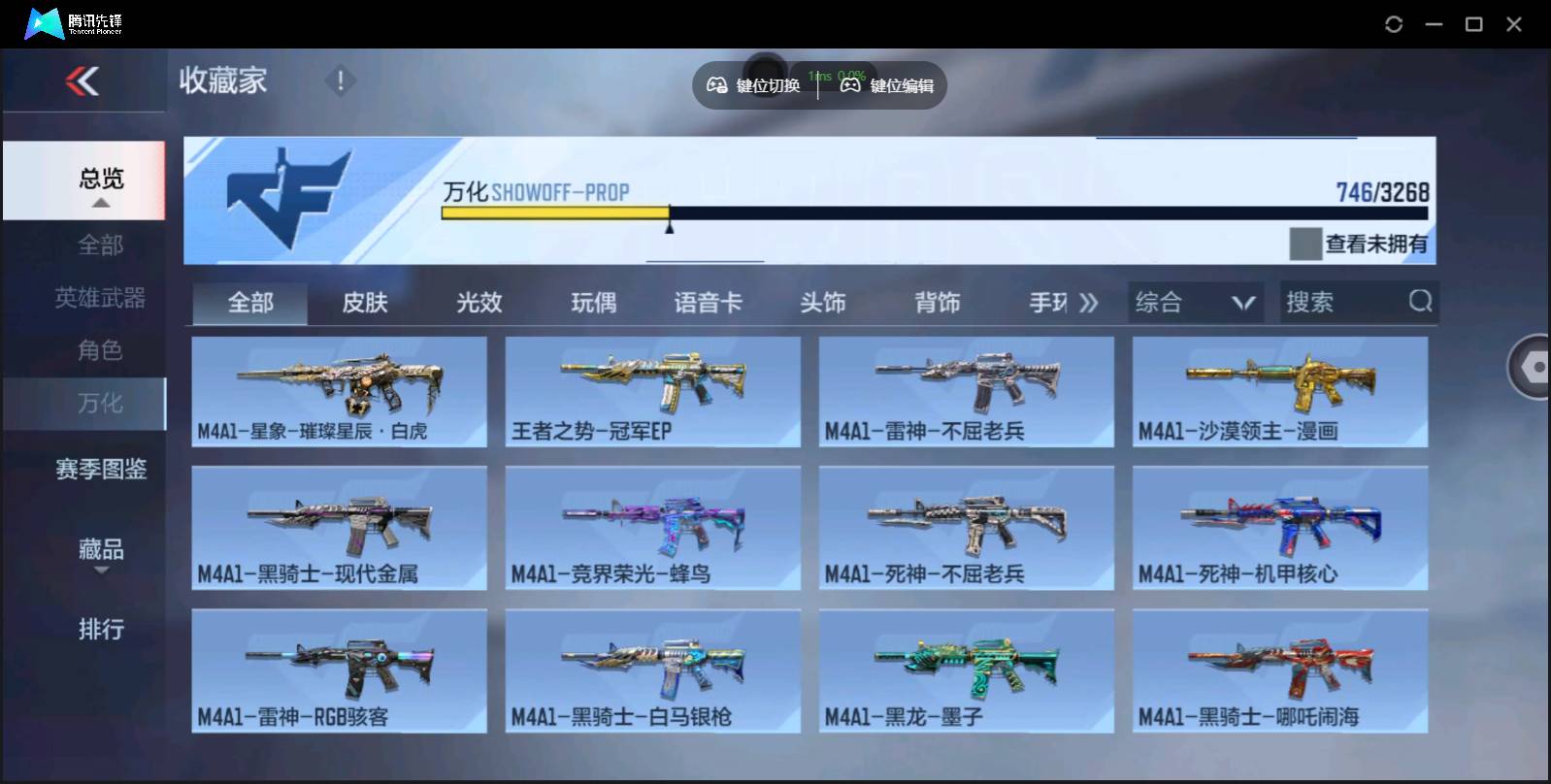The image size is (1551, 784).
Task: Click the 排行 sidebar entry
Action: pos(99,631)
